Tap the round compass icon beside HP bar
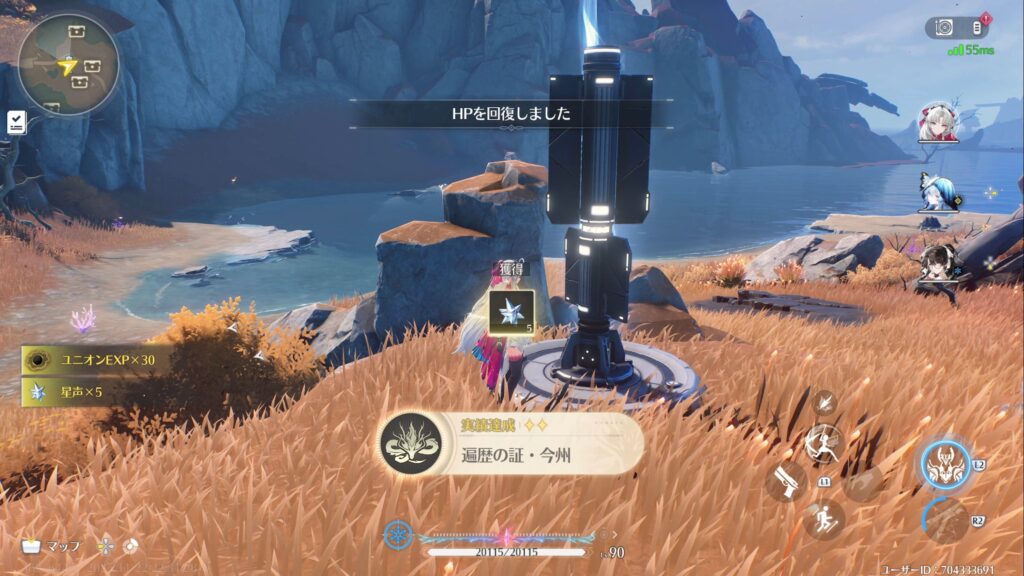Screen dimensions: 1024x576 398,535
